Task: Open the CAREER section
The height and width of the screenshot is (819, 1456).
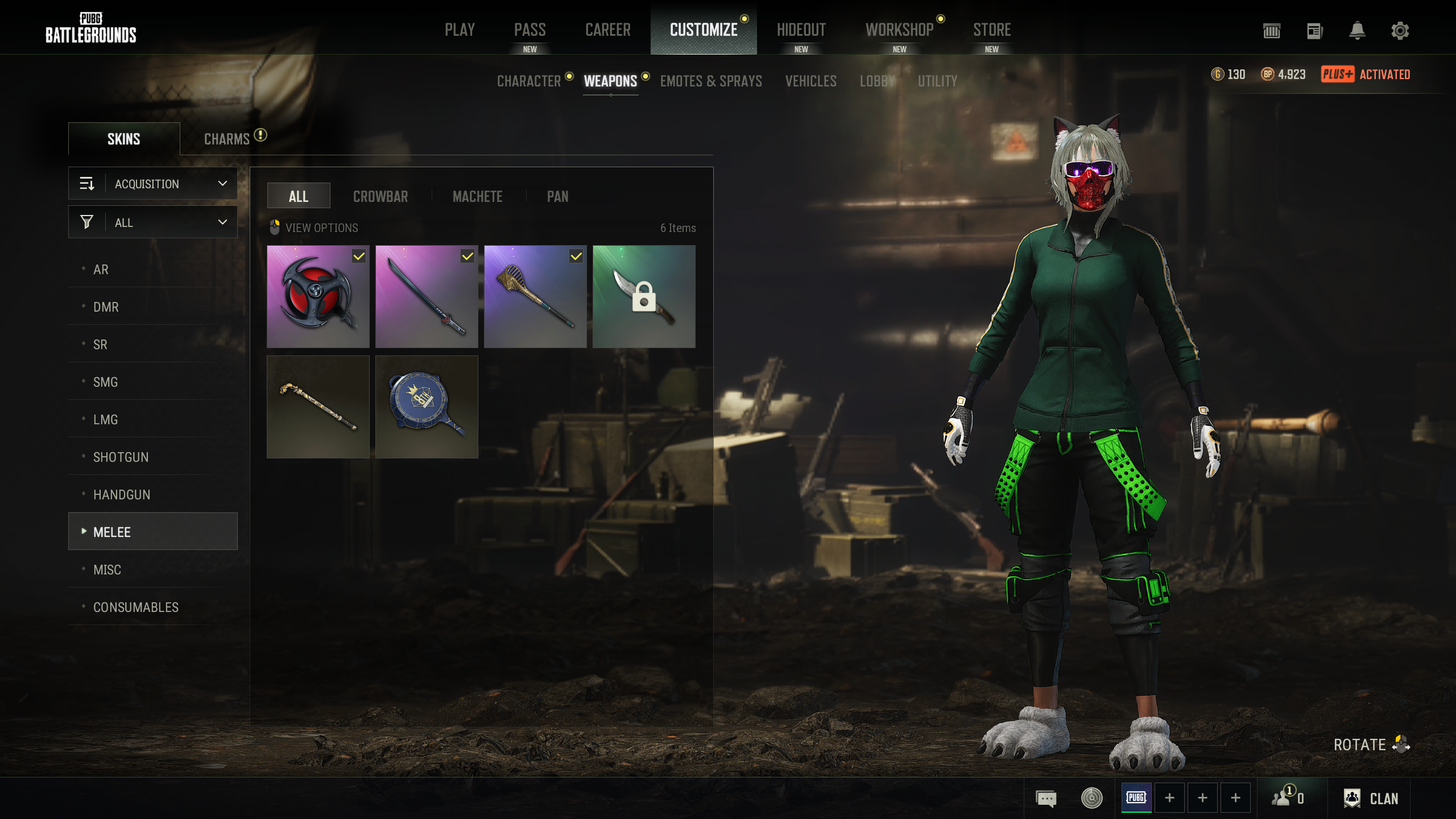Action: tap(607, 30)
